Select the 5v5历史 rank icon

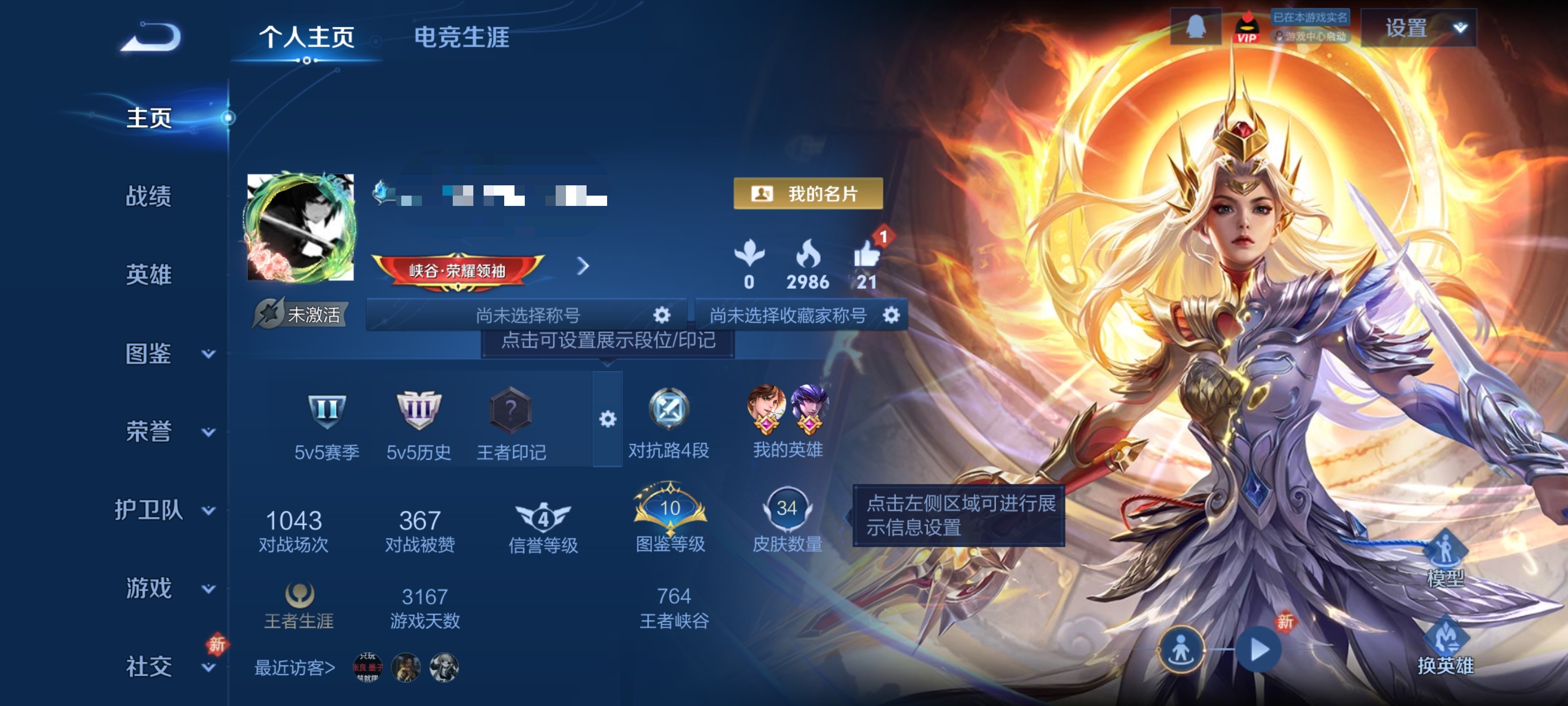[x=419, y=409]
